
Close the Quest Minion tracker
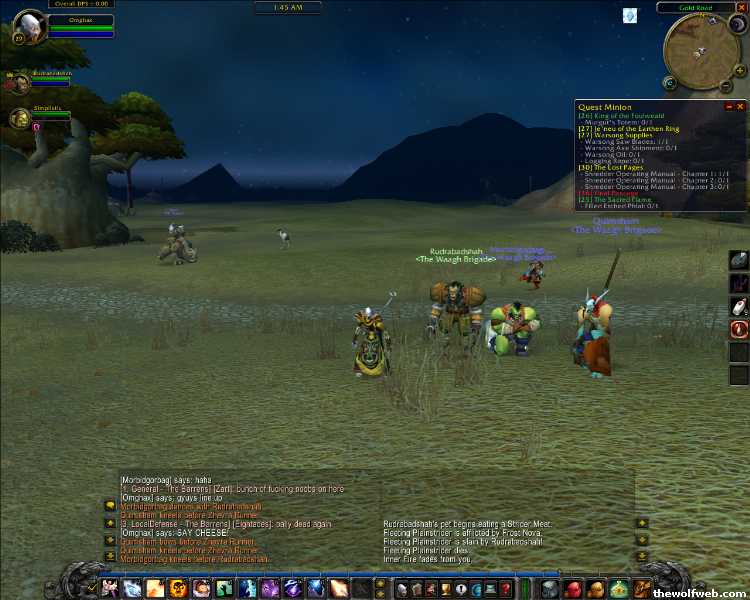click(x=740, y=106)
